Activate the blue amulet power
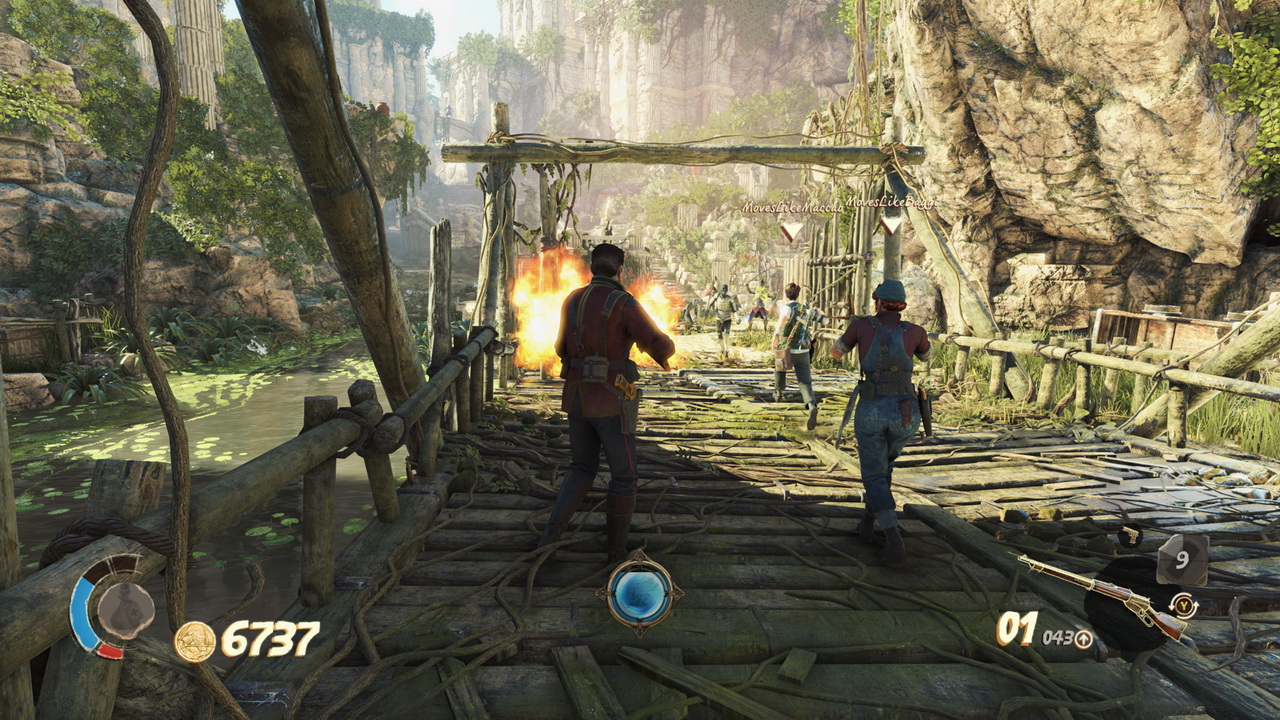The width and height of the screenshot is (1280, 720). 640,593
